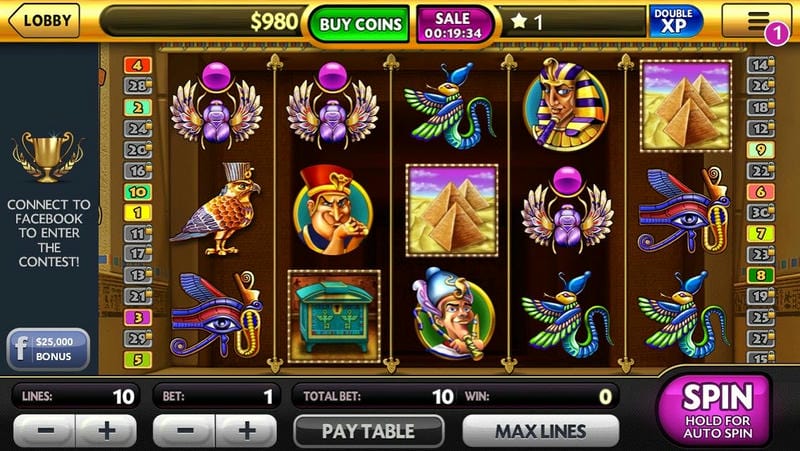Spin the slot reels

click(715, 409)
